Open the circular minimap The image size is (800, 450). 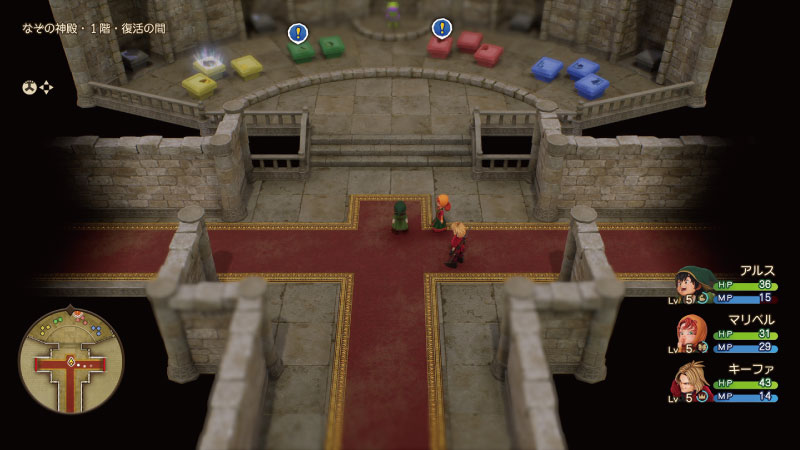pyautogui.click(x=71, y=360)
